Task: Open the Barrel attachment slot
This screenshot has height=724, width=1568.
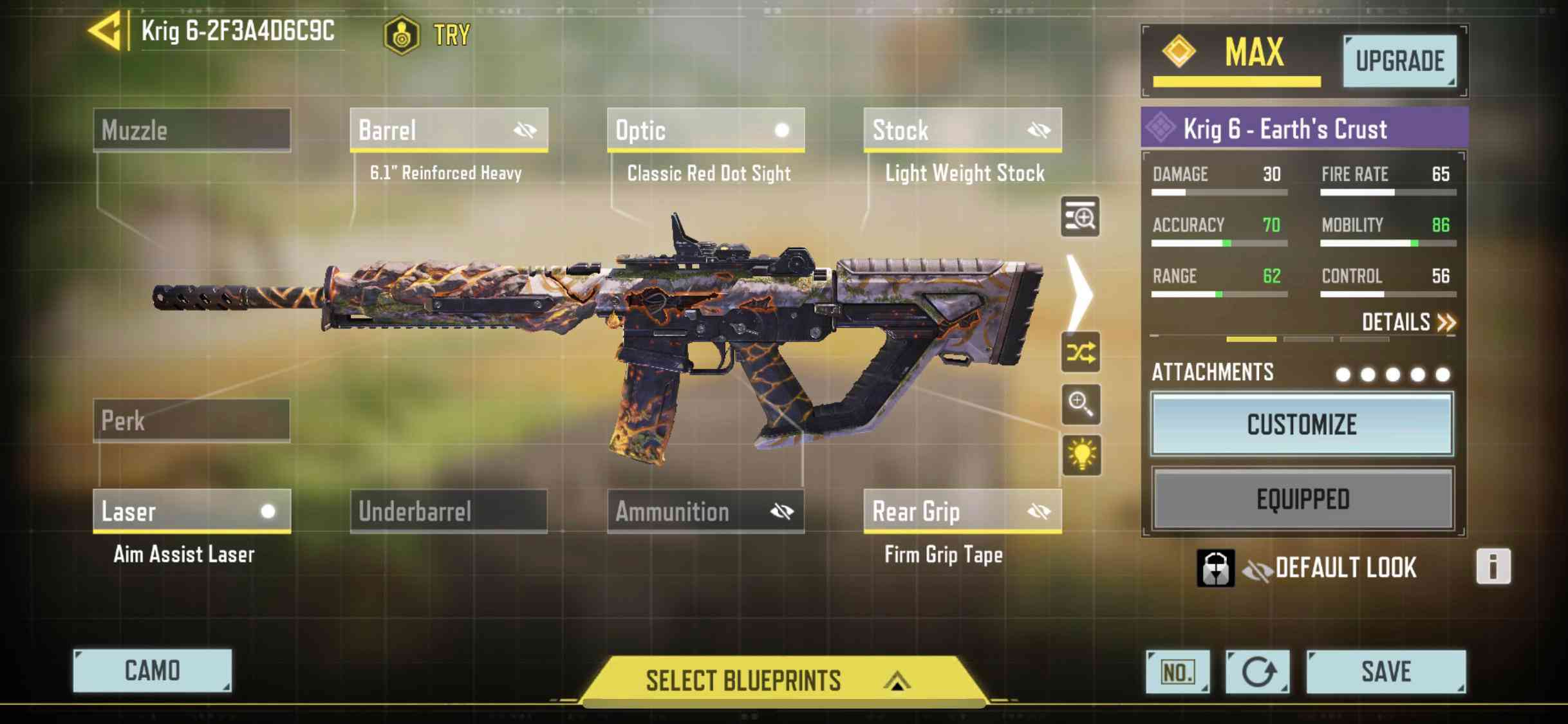Action: point(449,130)
